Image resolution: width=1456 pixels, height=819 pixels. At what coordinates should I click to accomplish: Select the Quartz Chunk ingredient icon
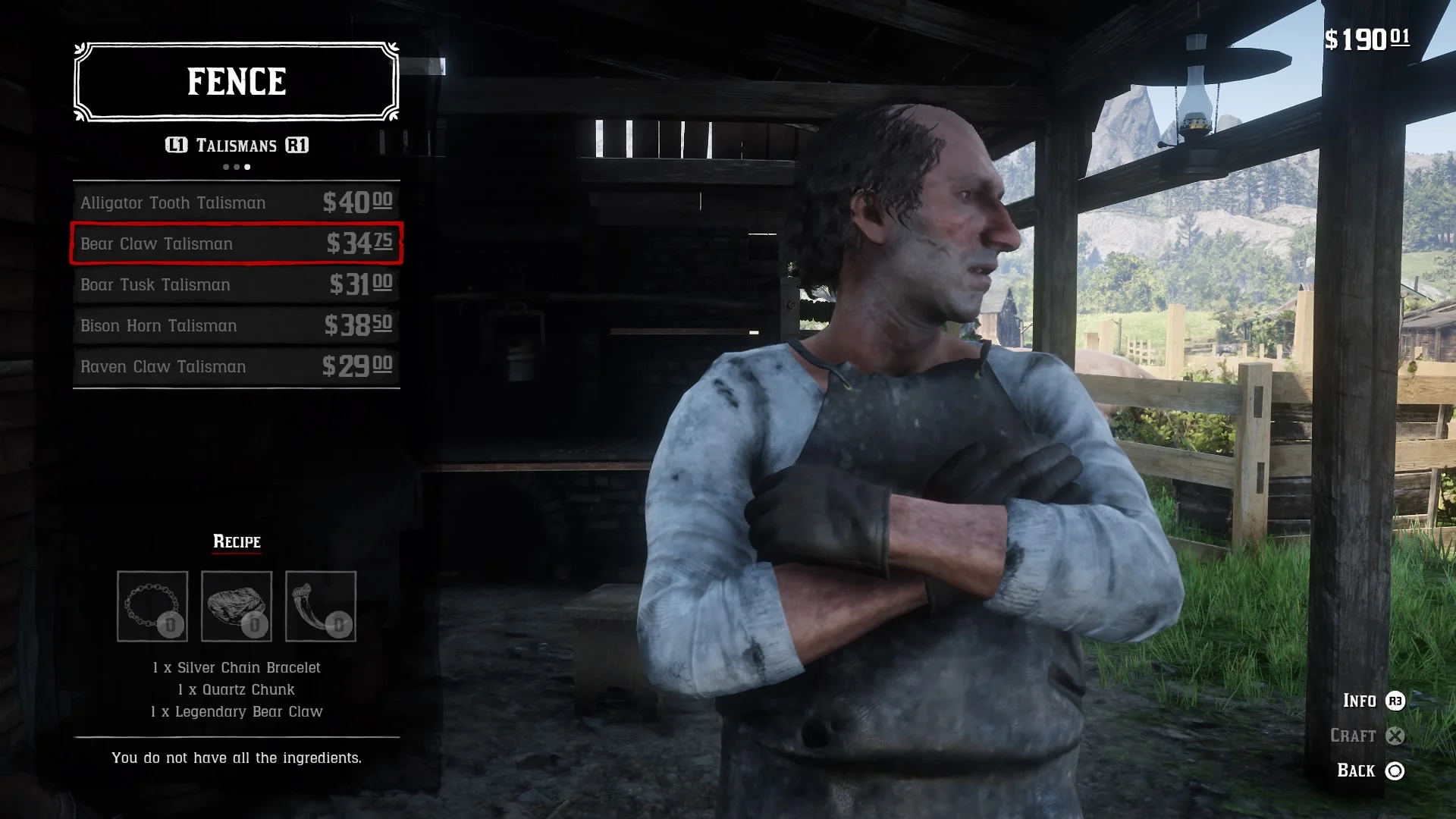[237, 607]
